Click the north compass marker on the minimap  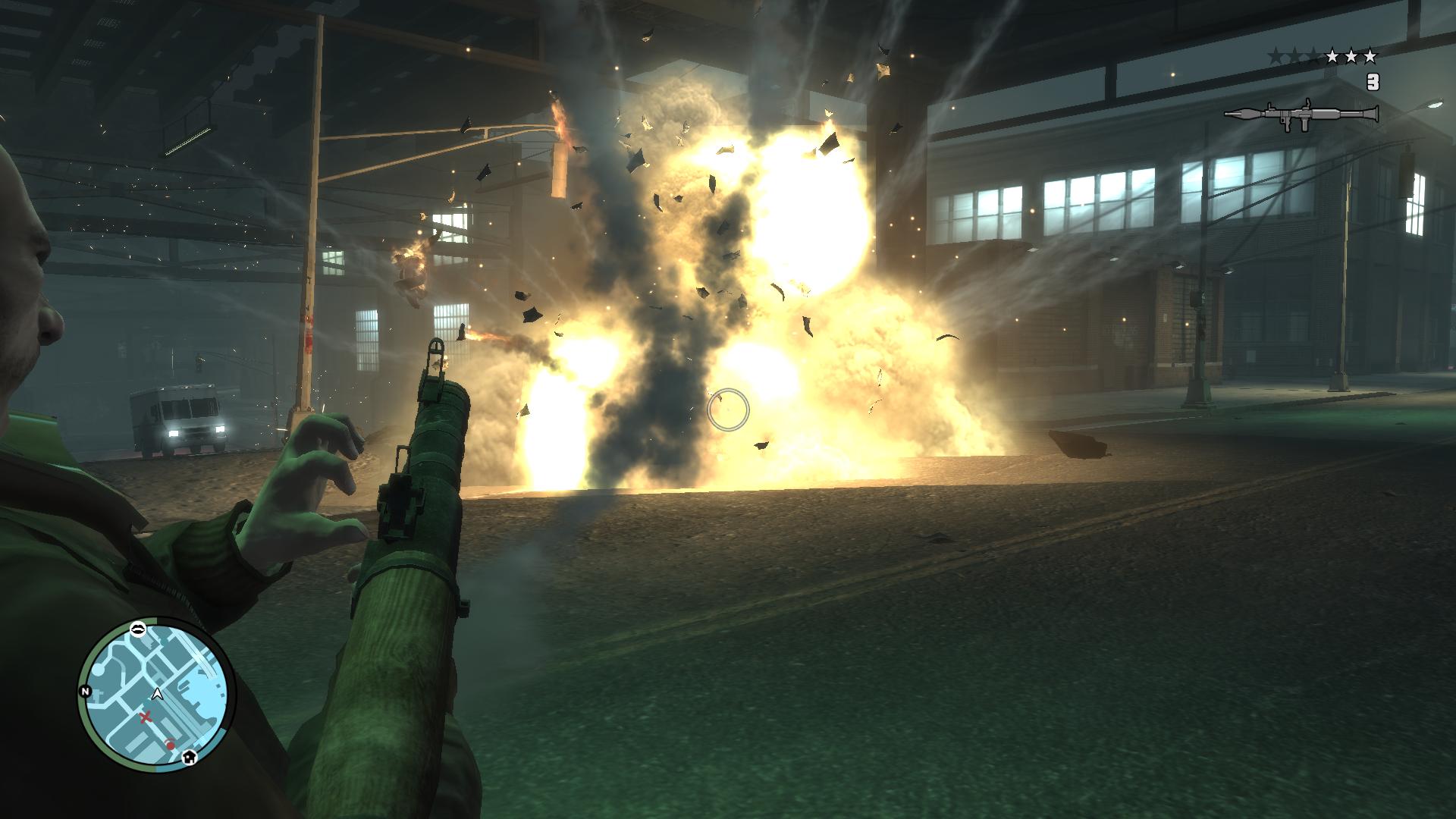point(84,691)
